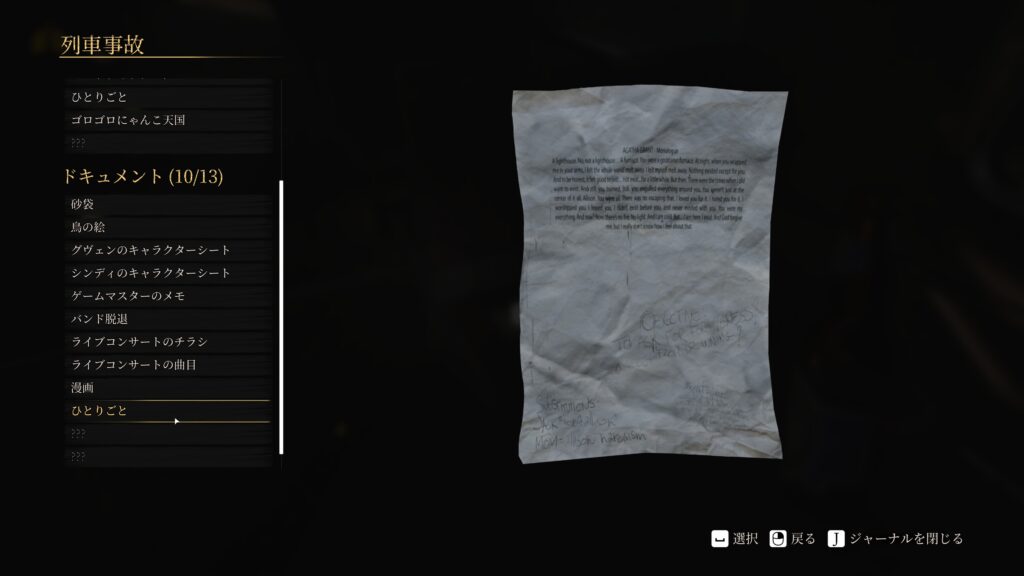Show the バンド脱退 document
This screenshot has height=576, width=1024.
[165, 319]
